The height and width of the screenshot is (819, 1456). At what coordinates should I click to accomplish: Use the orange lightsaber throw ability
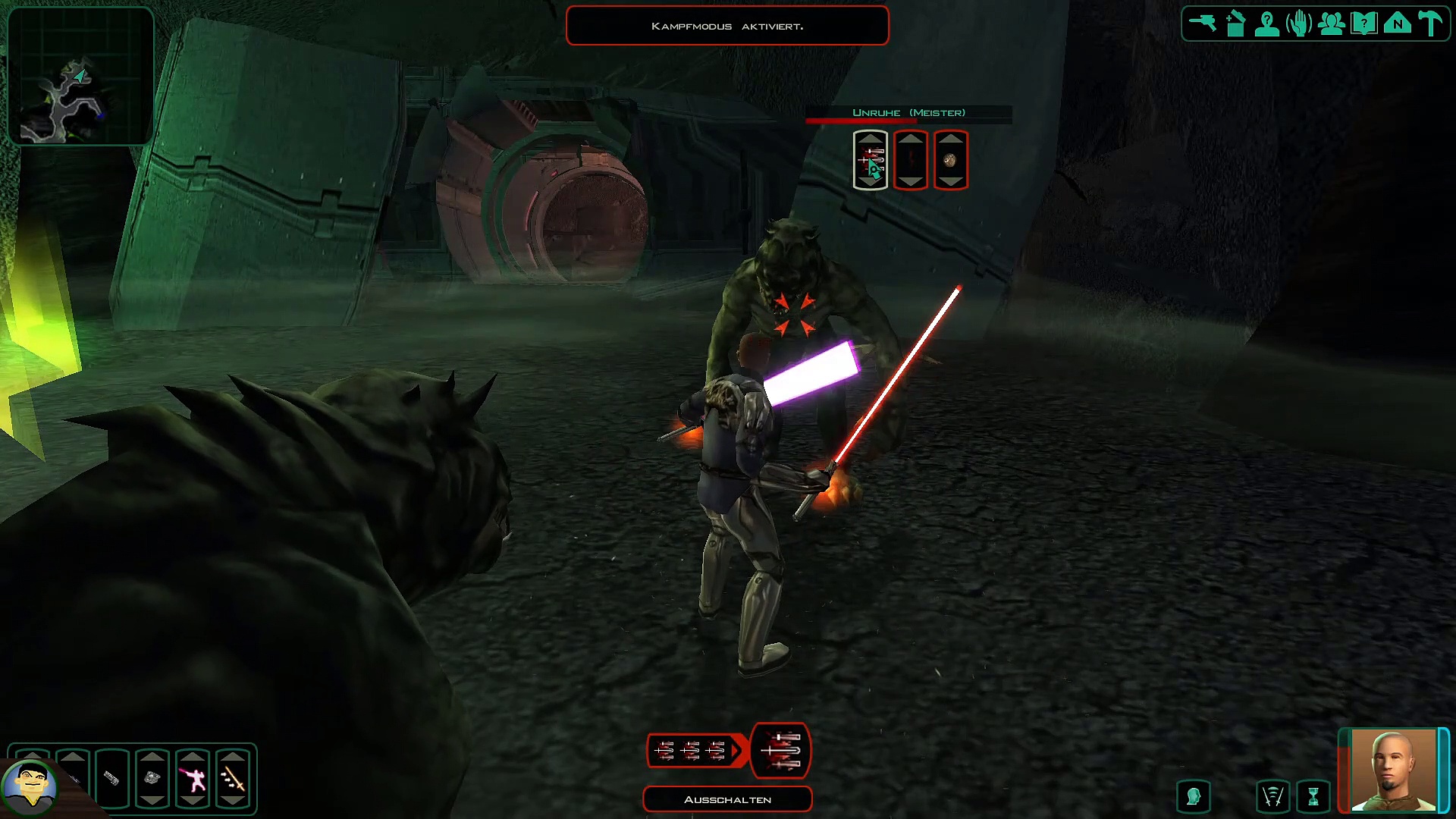tap(233, 779)
